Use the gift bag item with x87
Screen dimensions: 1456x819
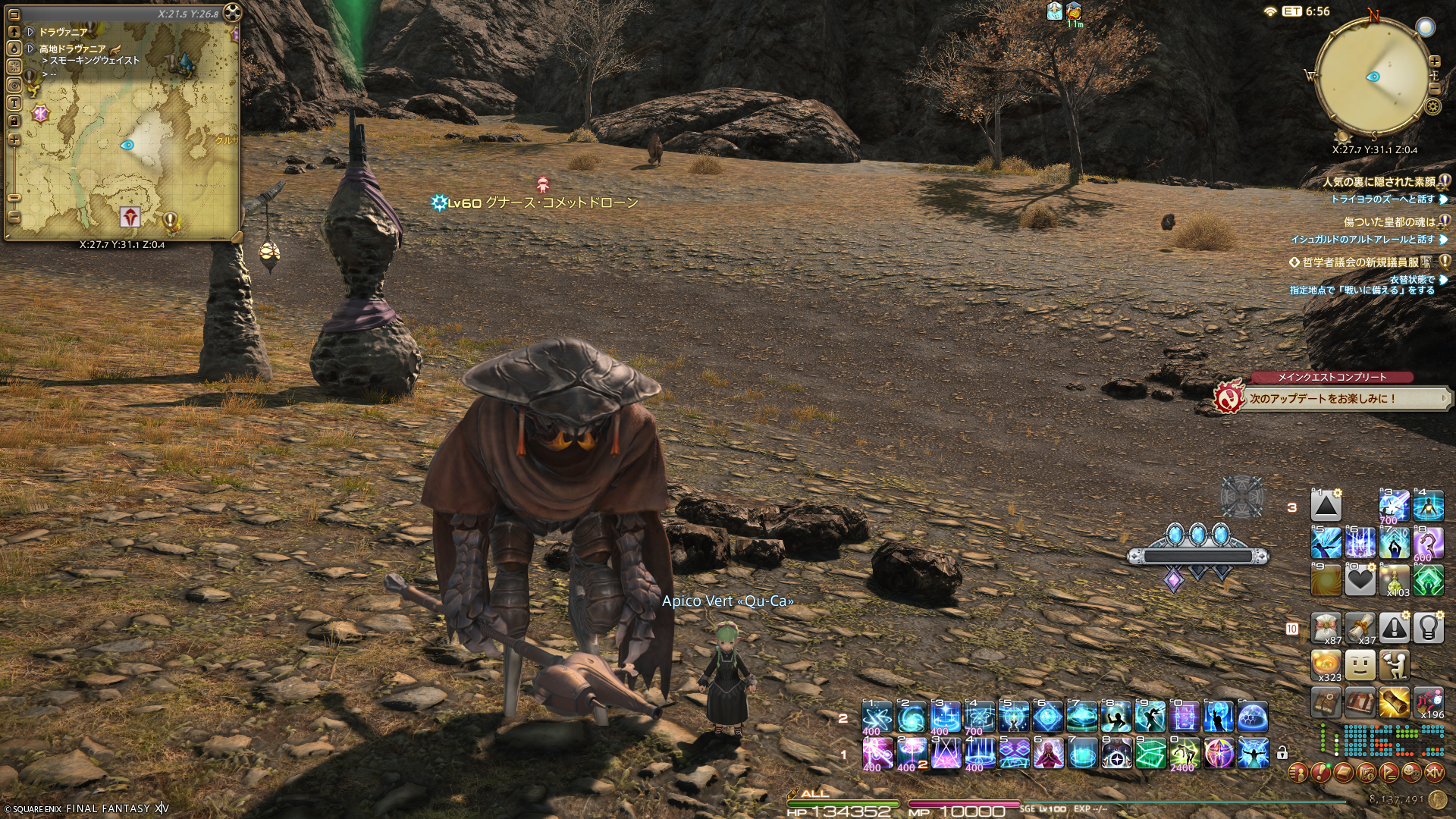1326,628
